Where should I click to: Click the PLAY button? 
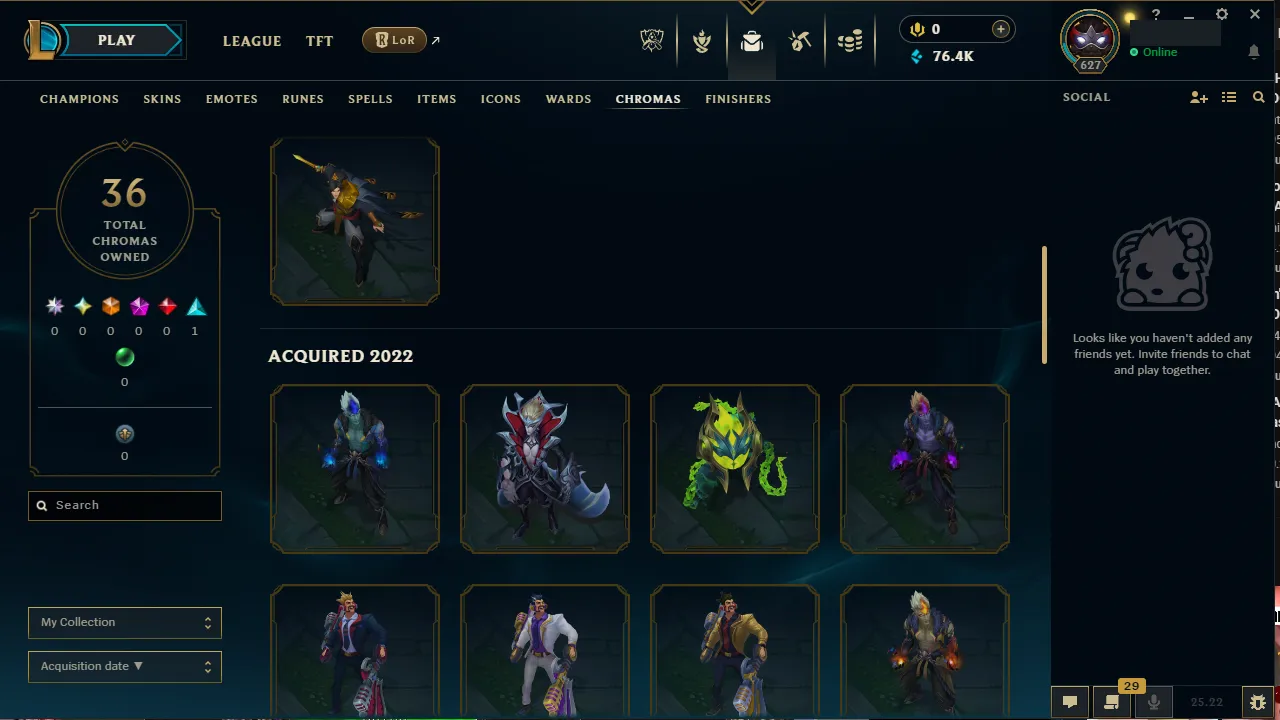(116, 40)
